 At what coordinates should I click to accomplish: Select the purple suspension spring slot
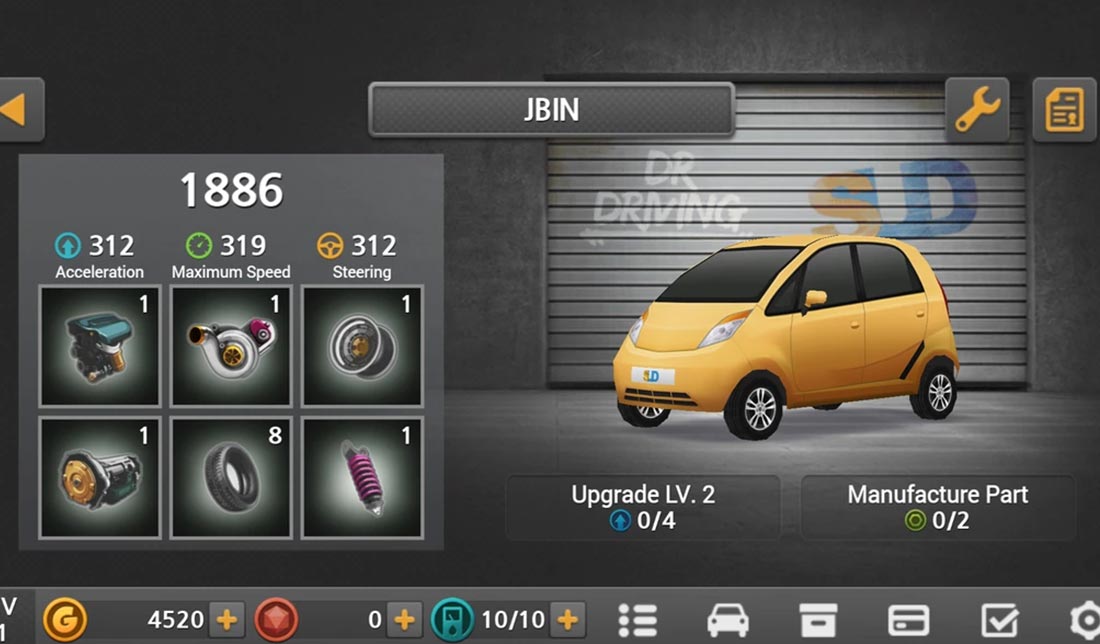[362, 478]
